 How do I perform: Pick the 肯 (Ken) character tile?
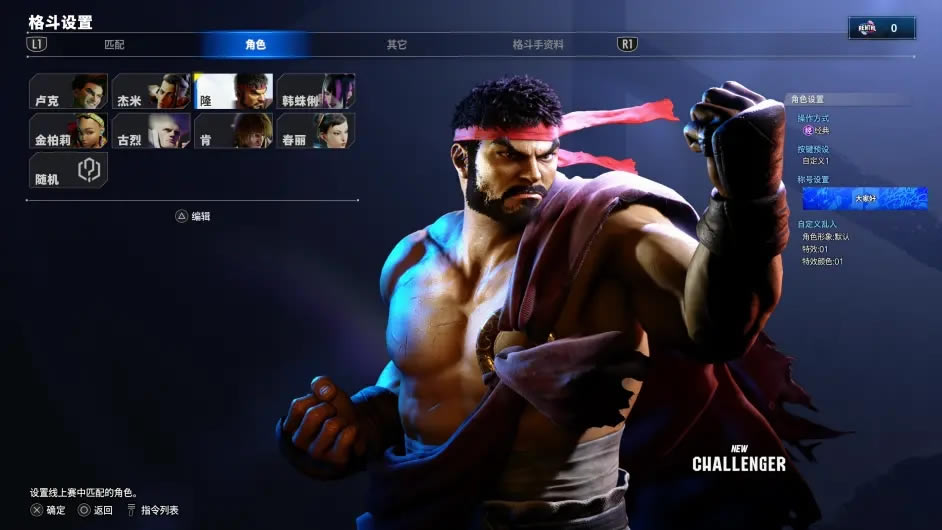click(x=233, y=131)
